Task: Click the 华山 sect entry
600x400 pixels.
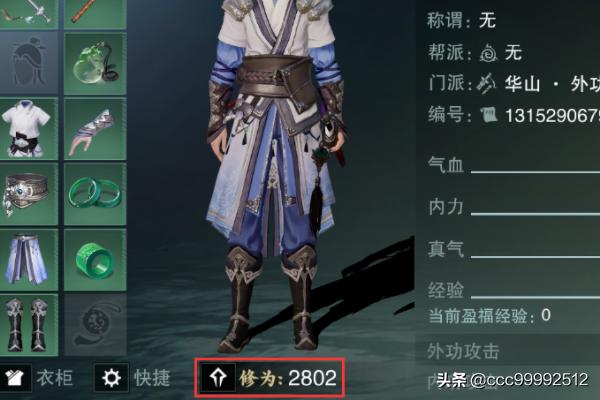Action: click(x=520, y=82)
